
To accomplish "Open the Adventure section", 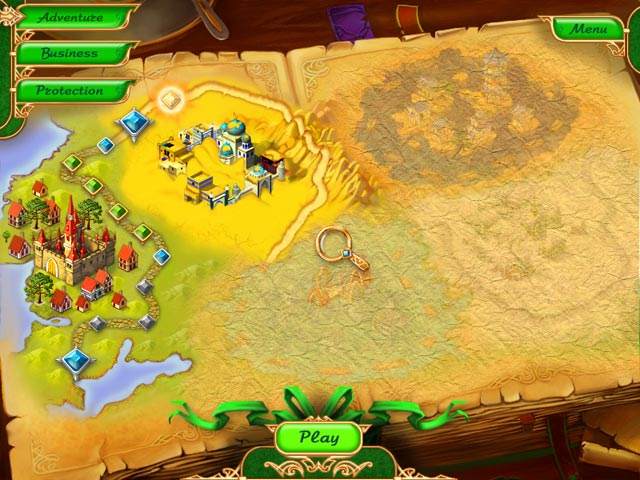I will click(x=70, y=17).
